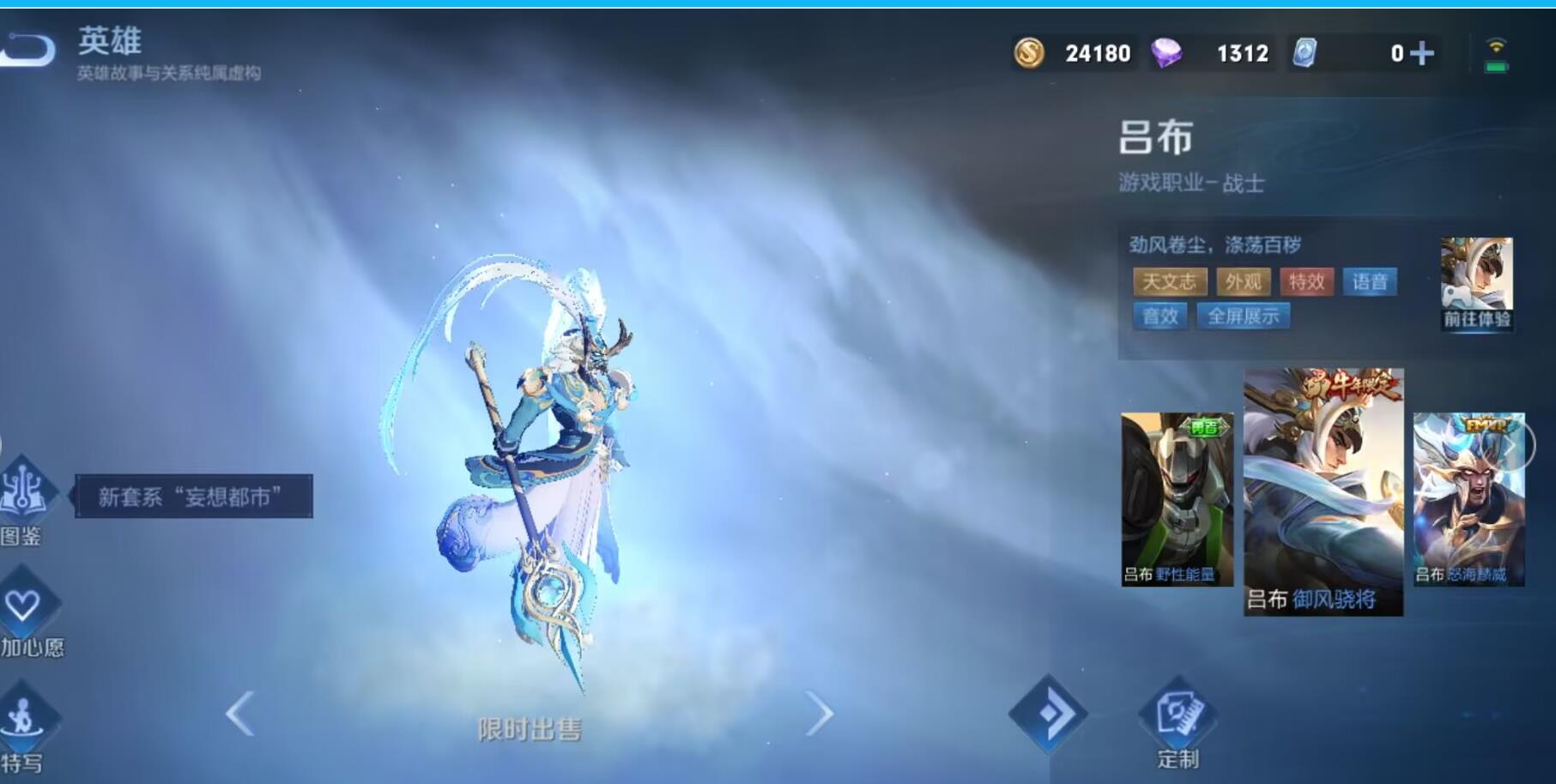The image size is (1556, 784).
Task: Select the purple diamond currency icon
Action: pyautogui.click(x=1169, y=53)
